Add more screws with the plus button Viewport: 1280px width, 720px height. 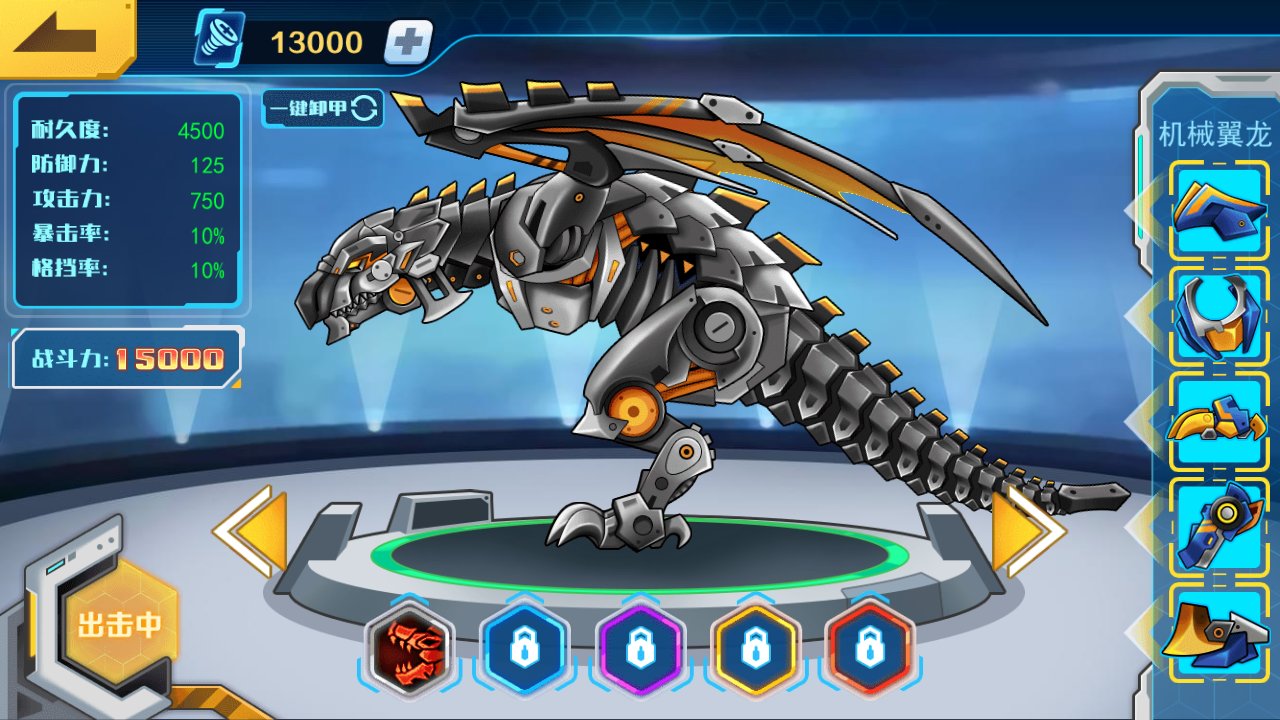[408, 42]
